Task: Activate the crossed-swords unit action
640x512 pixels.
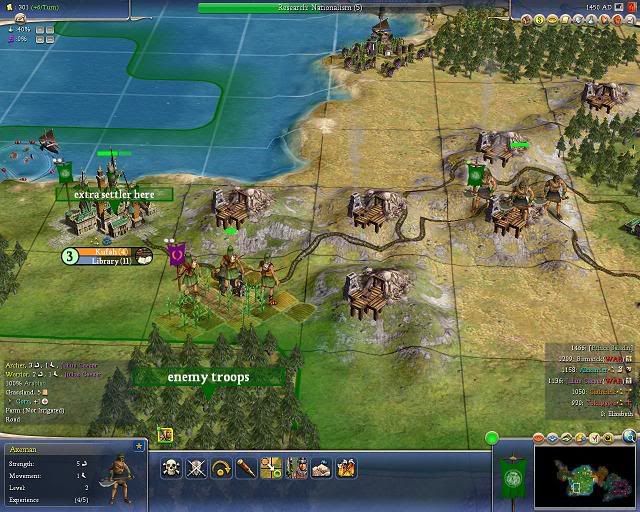Action: [196, 467]
